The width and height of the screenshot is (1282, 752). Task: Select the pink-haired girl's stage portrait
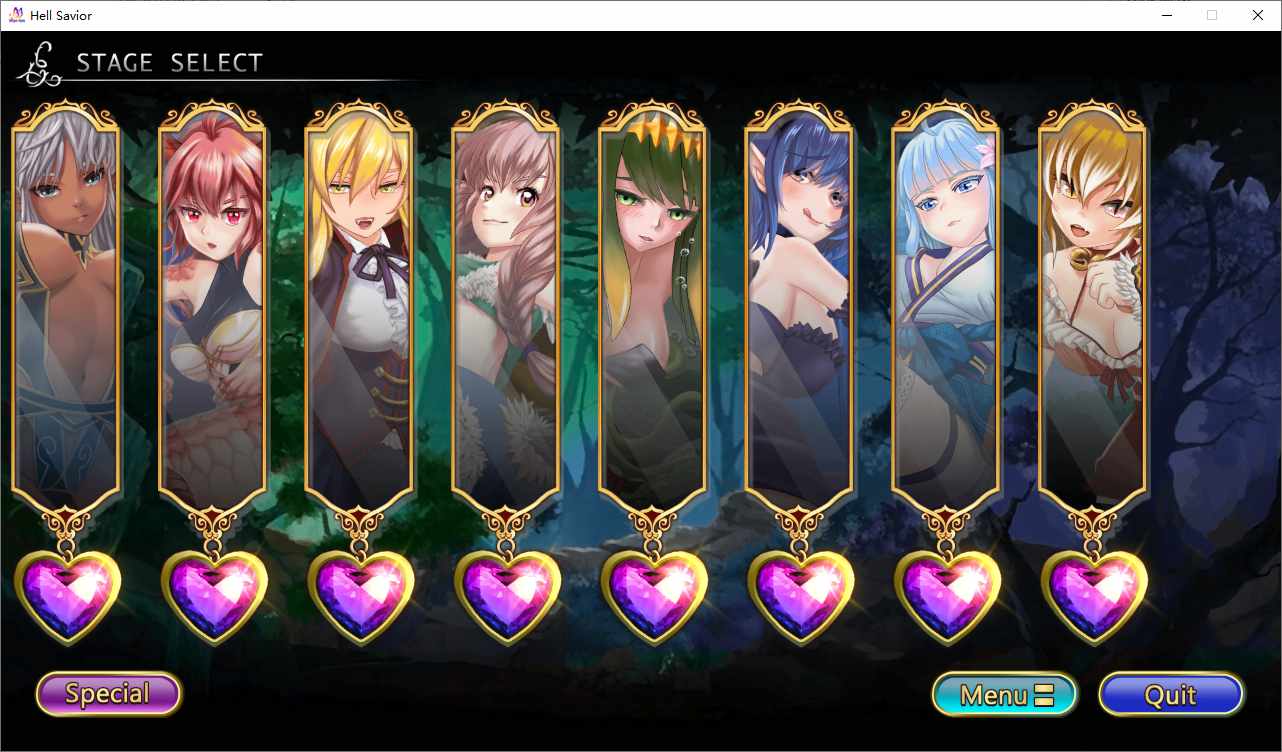click(x=213, y=300)
